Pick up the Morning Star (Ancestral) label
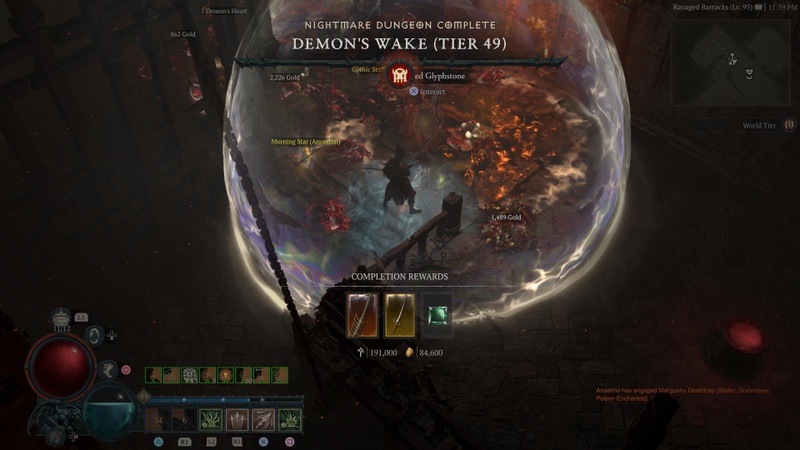The width and height of the screenshot is (800, 450). (306, 142)
